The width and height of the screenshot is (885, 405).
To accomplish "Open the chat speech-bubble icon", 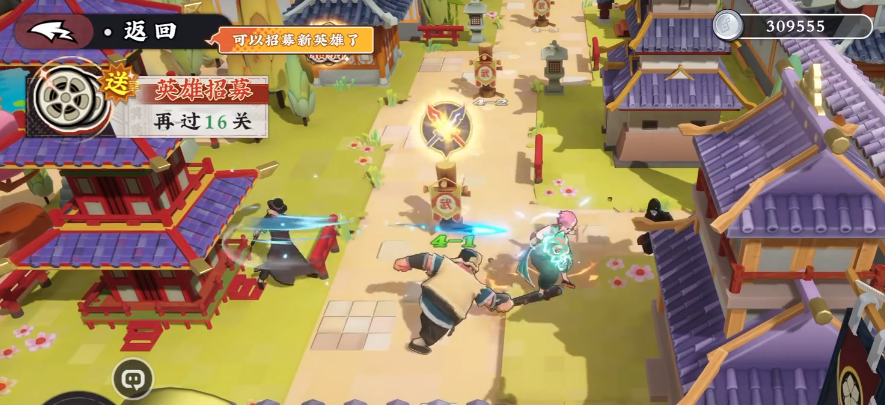I will 132,377.
